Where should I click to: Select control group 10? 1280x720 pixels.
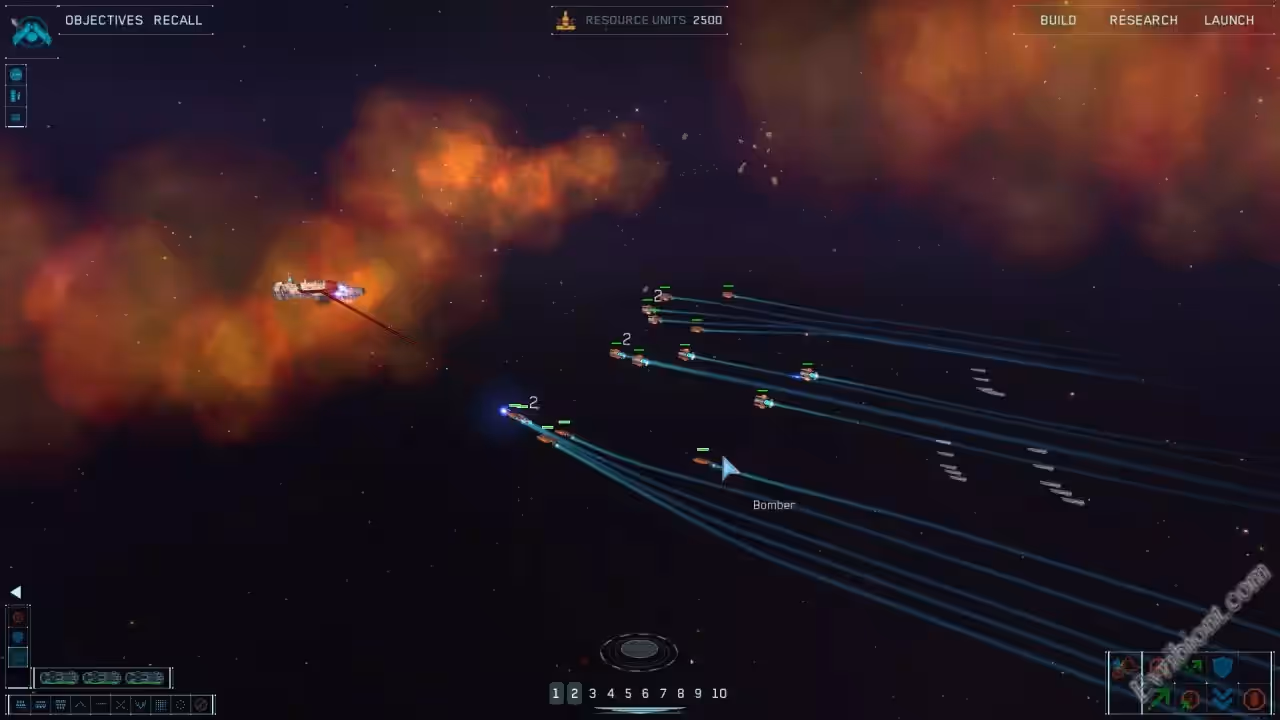coord(719,693)
